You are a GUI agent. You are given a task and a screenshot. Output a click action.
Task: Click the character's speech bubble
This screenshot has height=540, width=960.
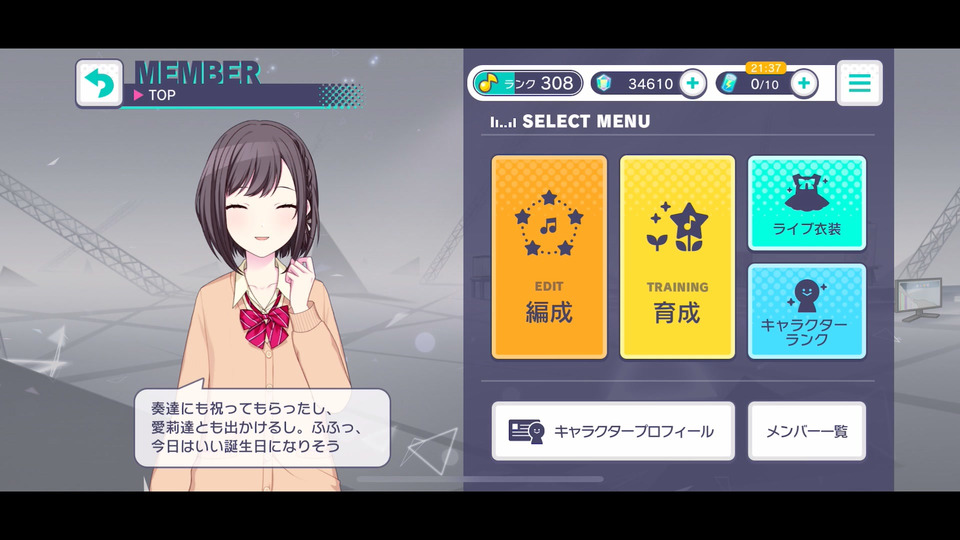pyautogui.click(x=262, y=427)
